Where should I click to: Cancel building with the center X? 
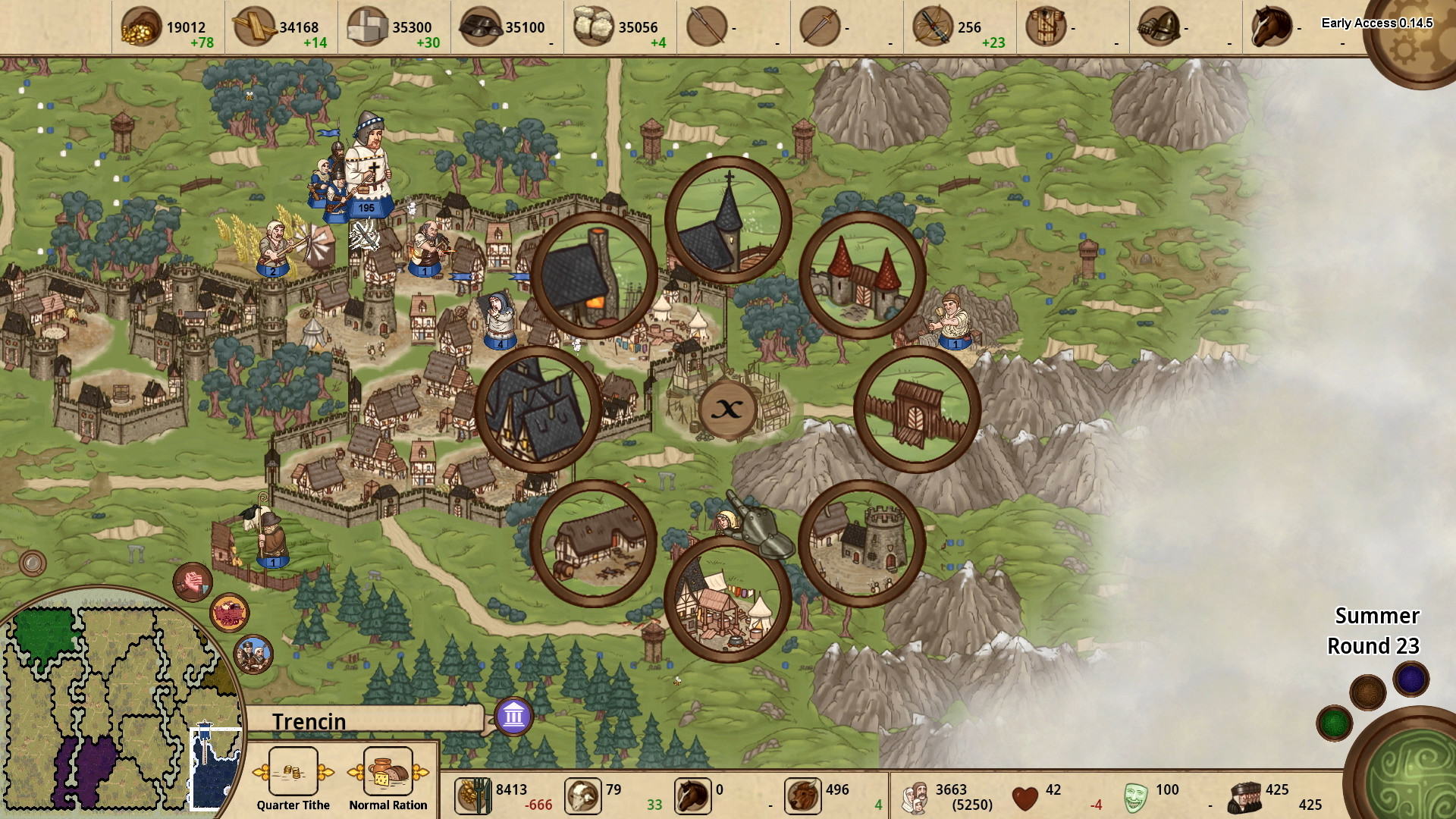point(728,409)
